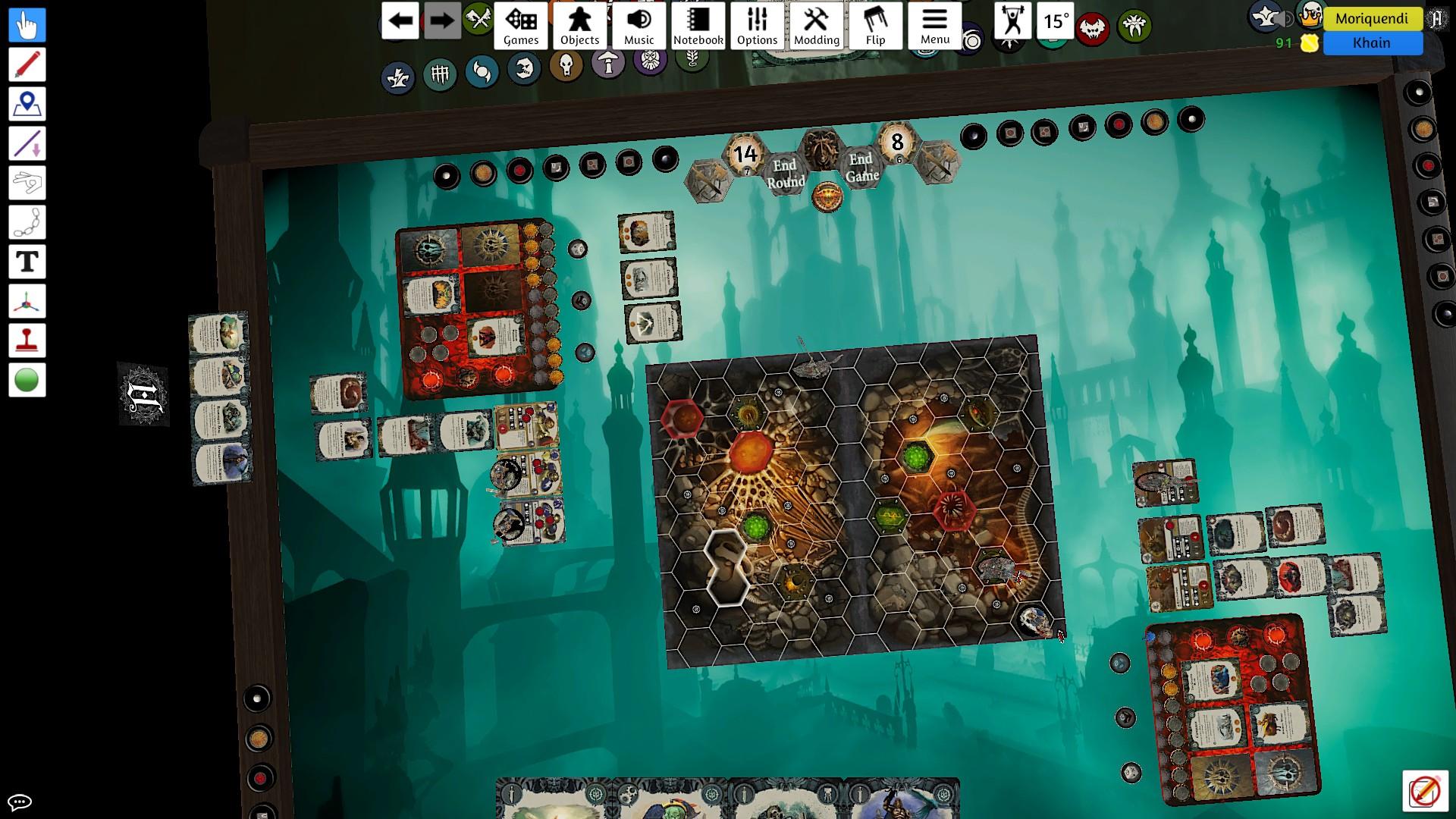Screen dimensions: 1456x819
Task: Click the End Game hex token
Action: tap(861, 168)
